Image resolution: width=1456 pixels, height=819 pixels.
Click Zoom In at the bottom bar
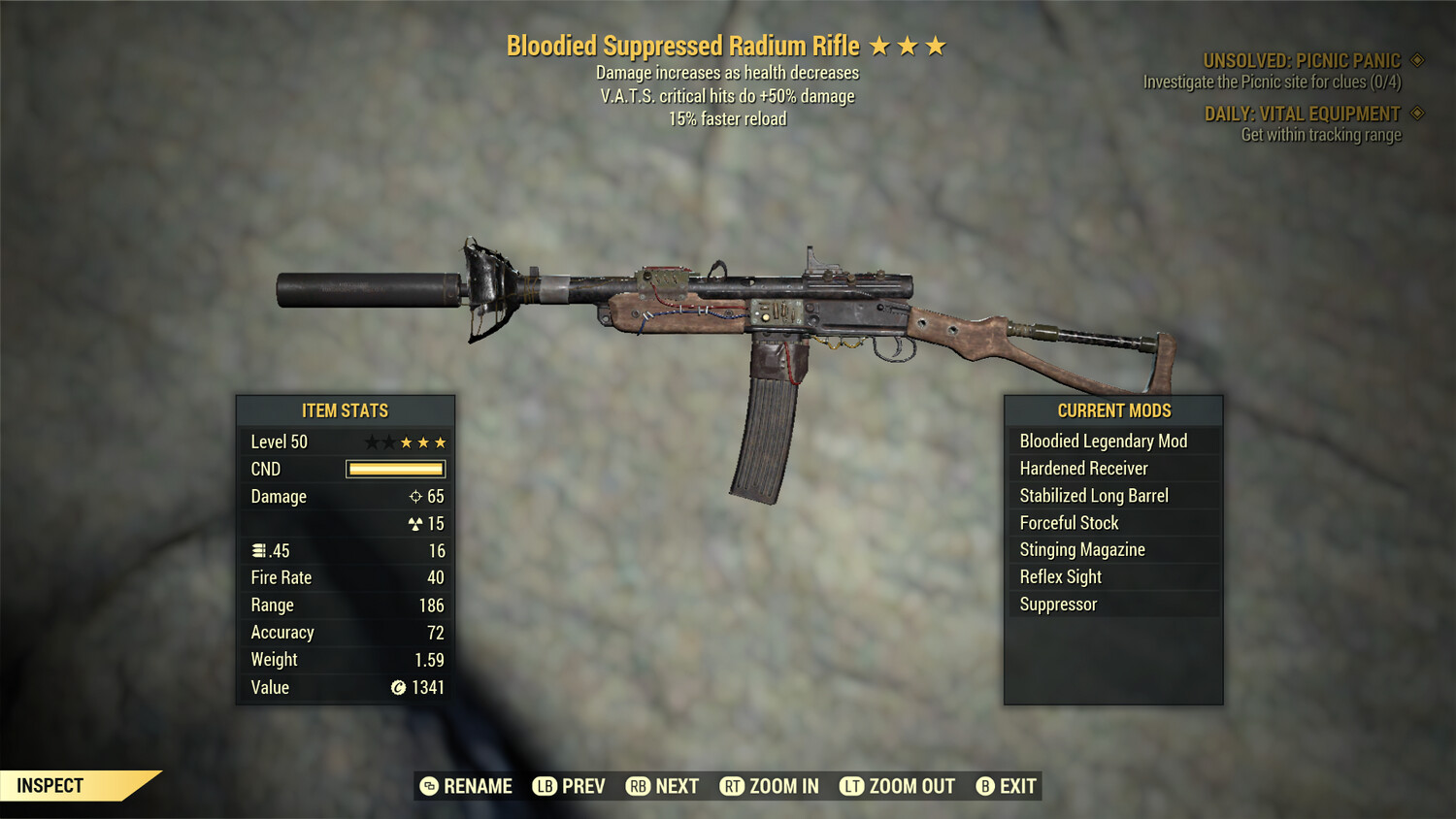coord(782,786)
